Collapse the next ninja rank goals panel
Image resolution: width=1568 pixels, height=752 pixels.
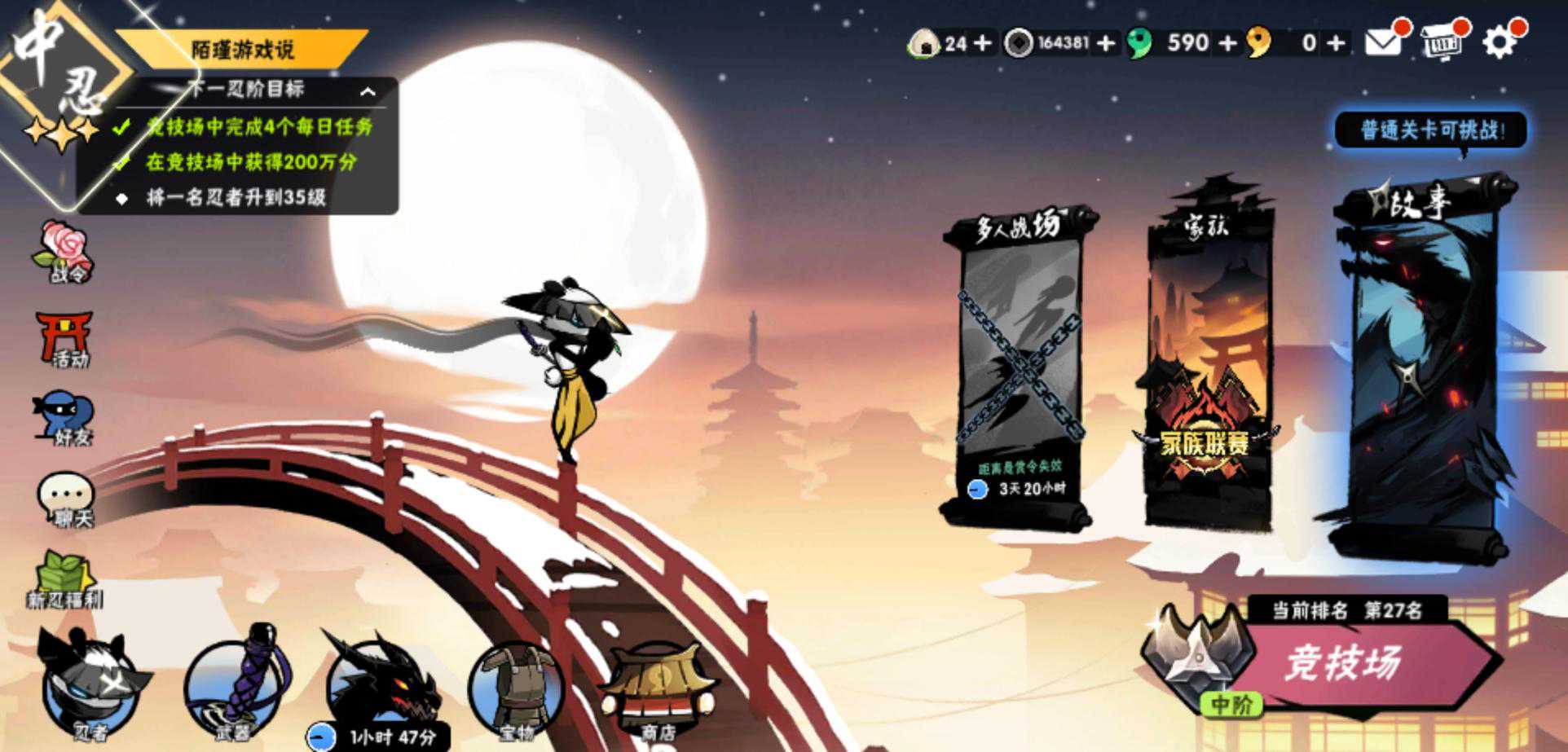click(x=368, y=91)
